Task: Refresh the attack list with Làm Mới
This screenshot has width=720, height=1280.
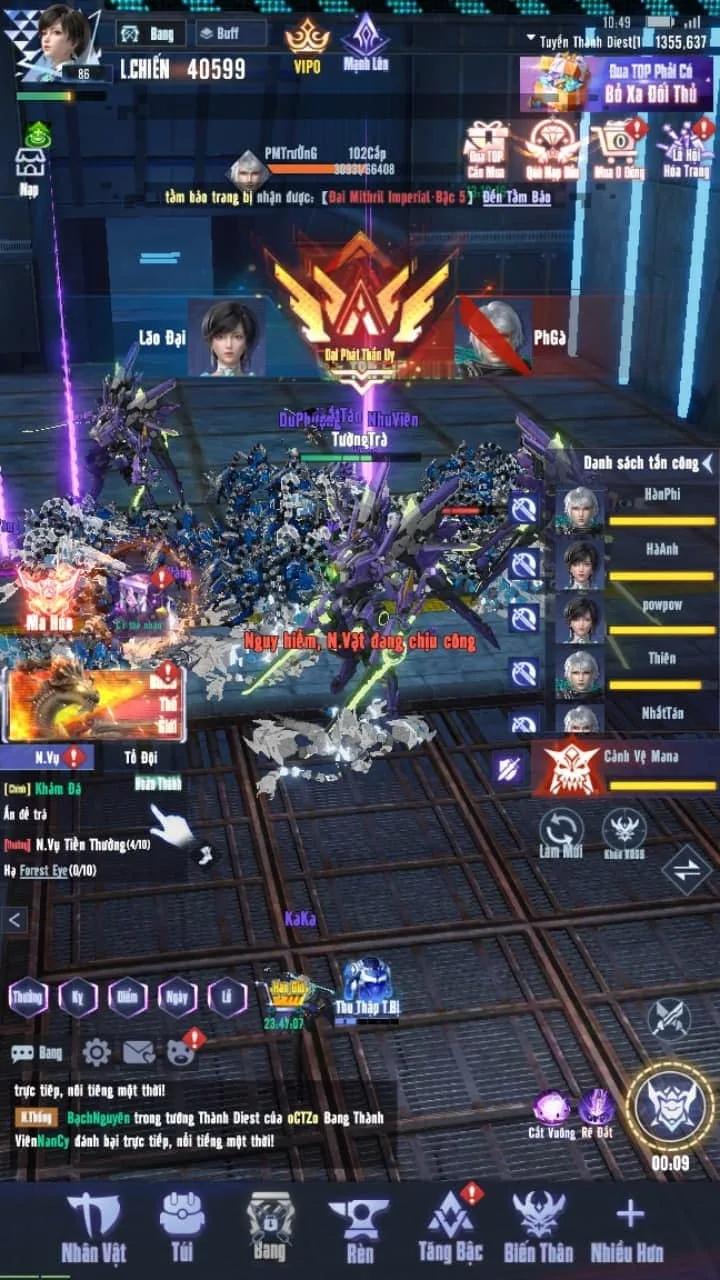Action: 561,833
